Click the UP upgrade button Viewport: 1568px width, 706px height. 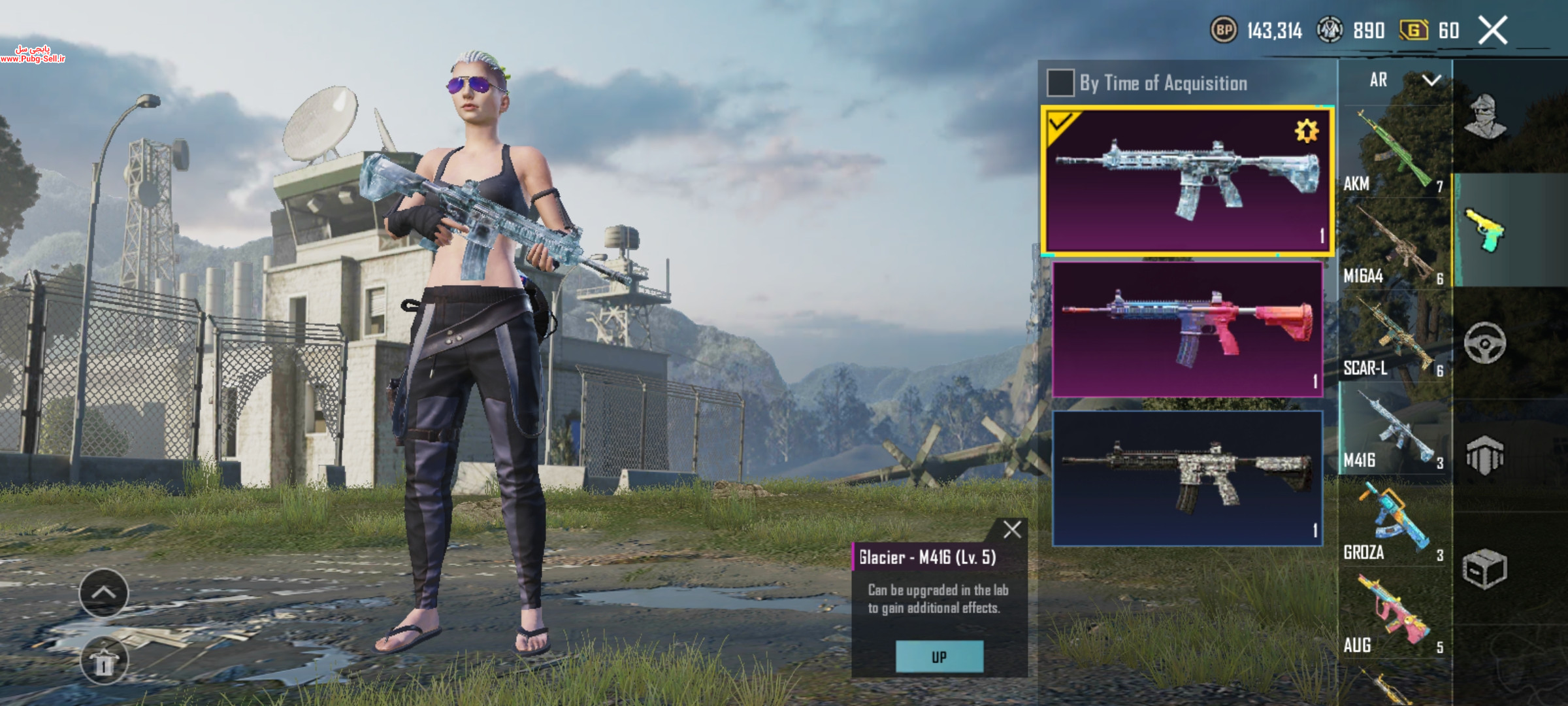point(939,657)
